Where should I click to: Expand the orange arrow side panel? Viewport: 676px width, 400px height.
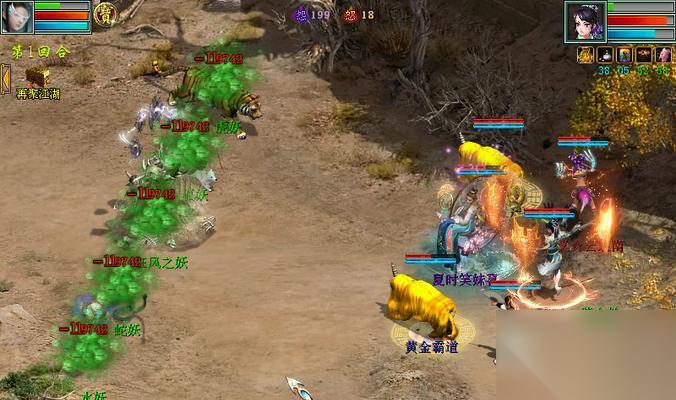coord(5,78)
